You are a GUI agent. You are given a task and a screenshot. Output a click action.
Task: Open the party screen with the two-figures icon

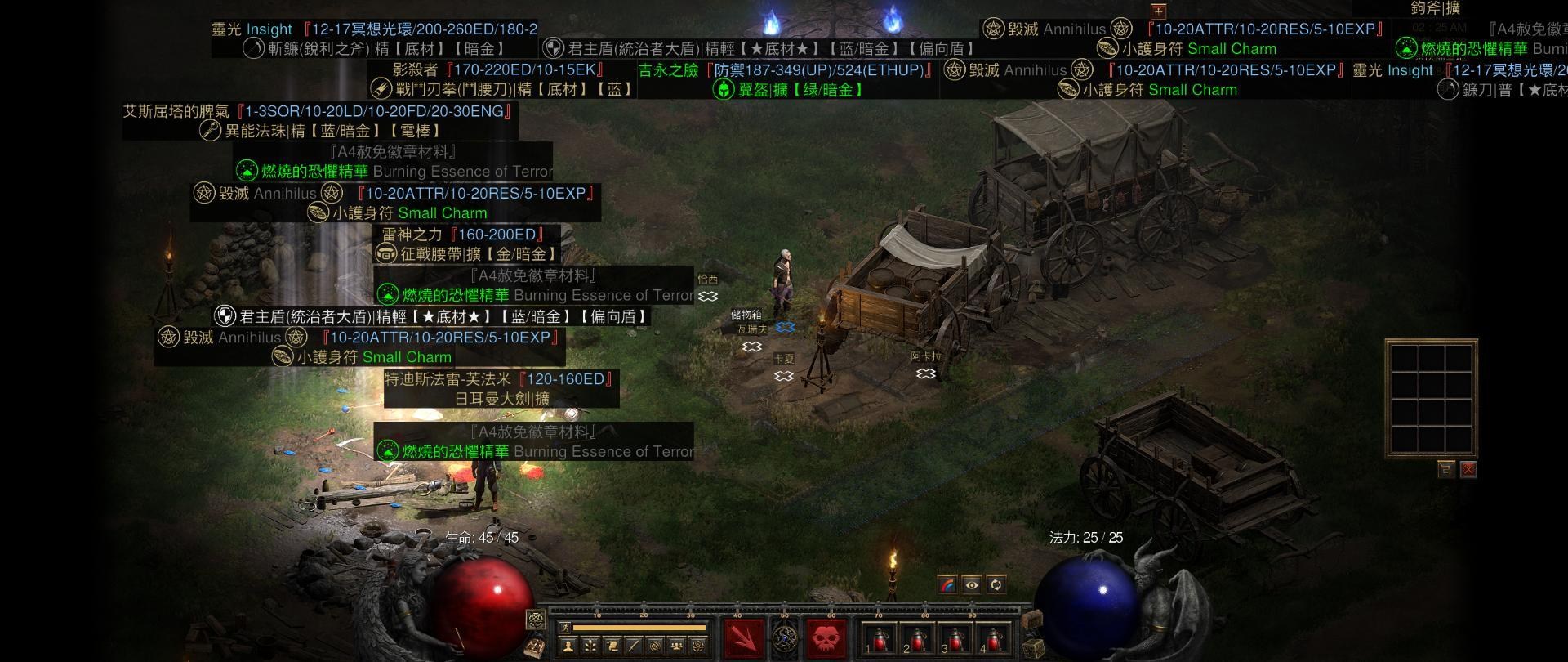click(x=676, y=646)
